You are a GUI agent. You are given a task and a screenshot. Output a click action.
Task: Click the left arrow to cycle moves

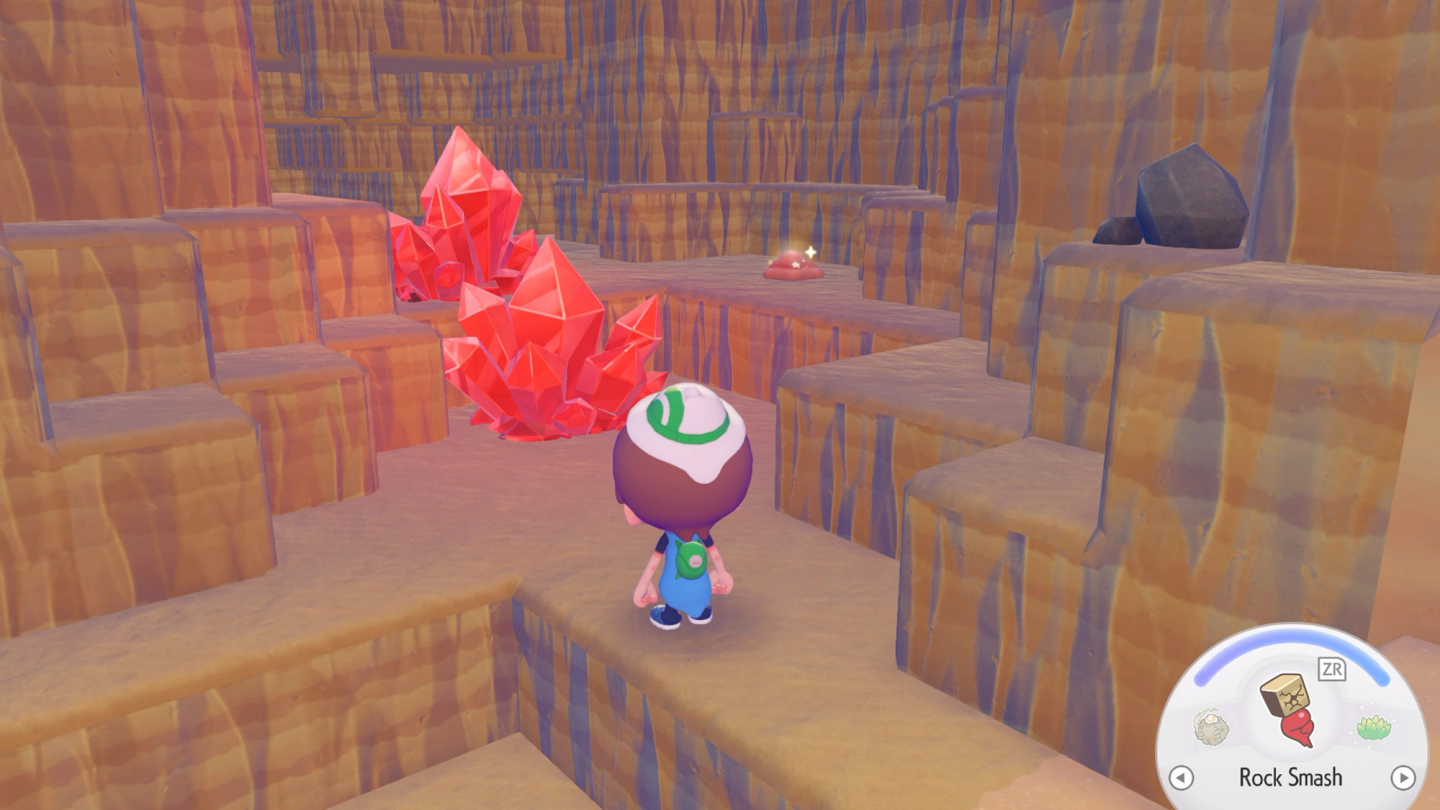click(x=1181, y=777)
